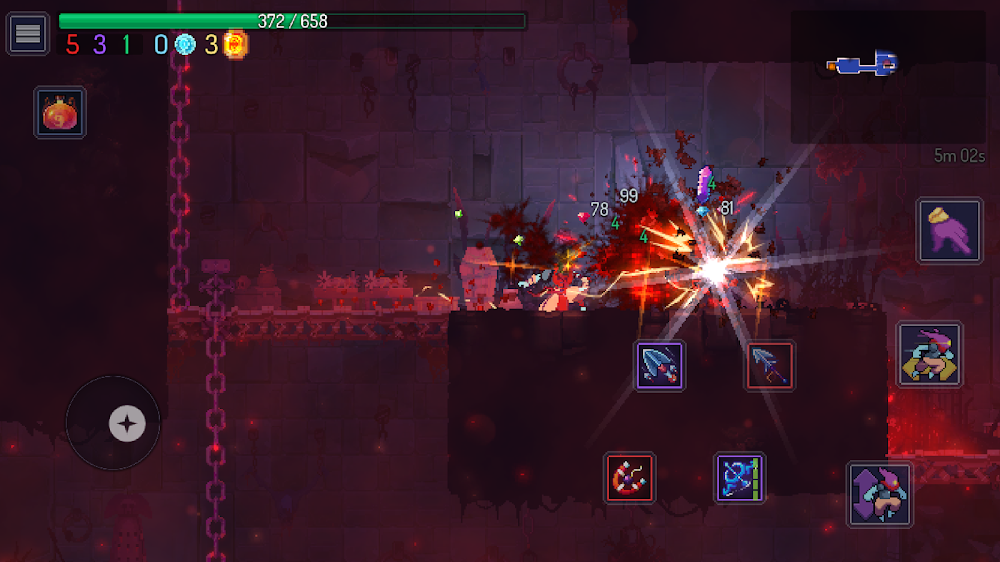The height and width of the screenshot is (562, 1000).
Task: Open the hamburger pause menu
Action: click(28, 34)
